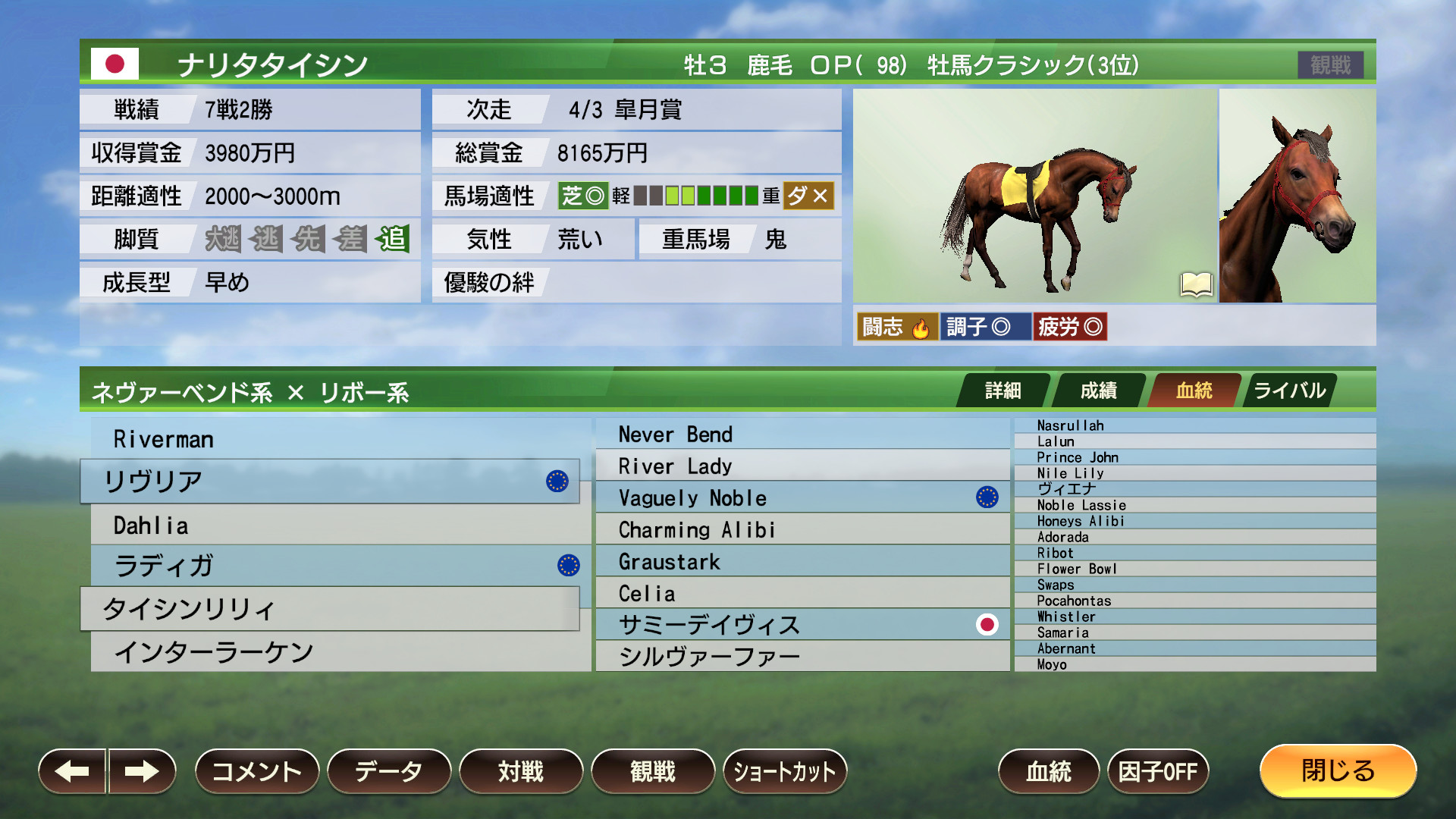
Task: Click the EU mark beside Vaguely Noble
Action: click(987, 497)
